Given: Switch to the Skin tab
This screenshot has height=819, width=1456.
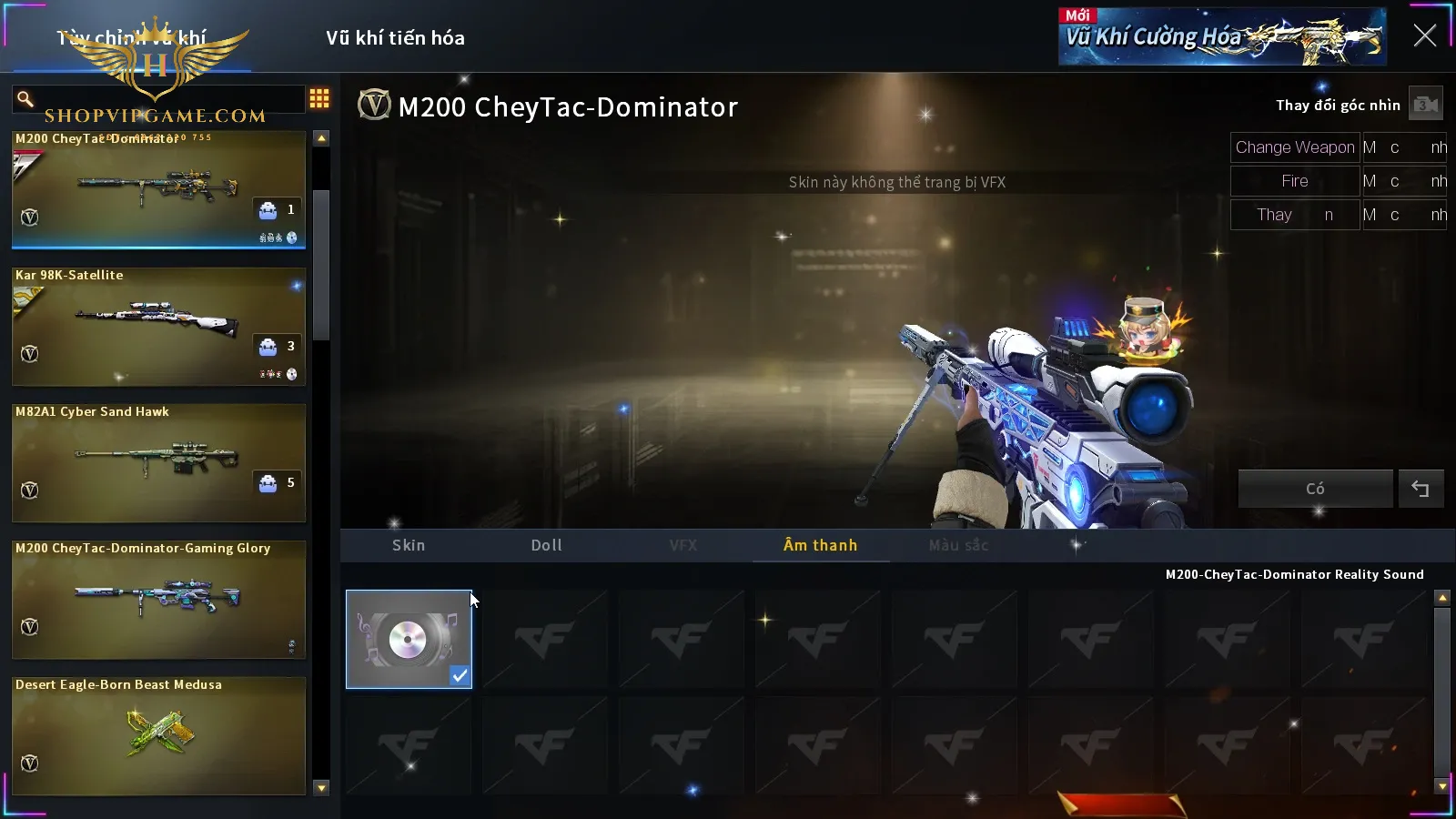Looking at the screenshot, I should point(409,545).
